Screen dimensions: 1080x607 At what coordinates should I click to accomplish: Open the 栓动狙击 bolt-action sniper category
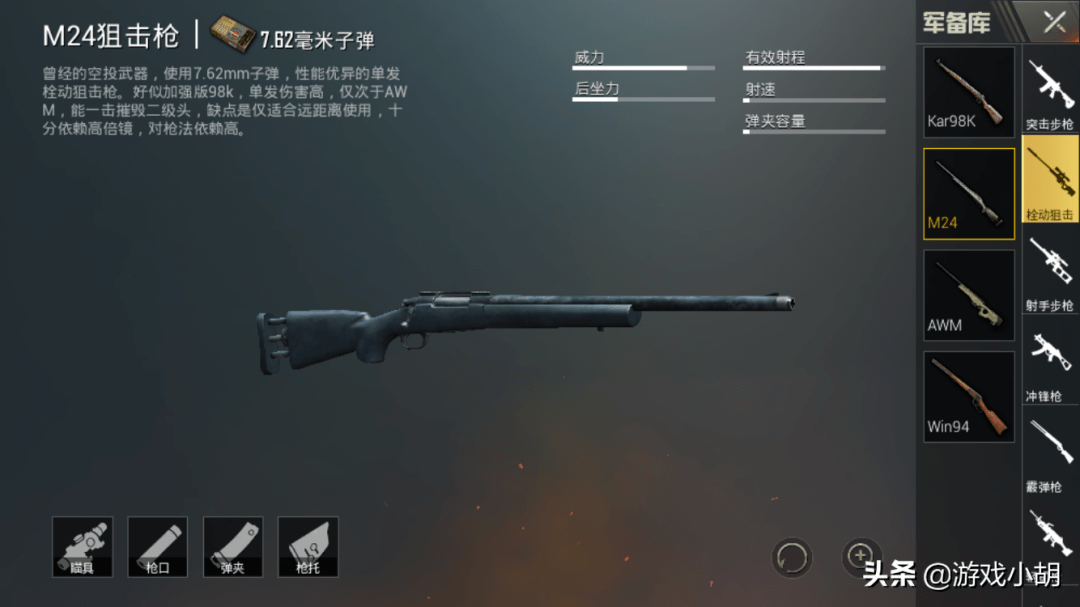click(x=1049, y=180)
